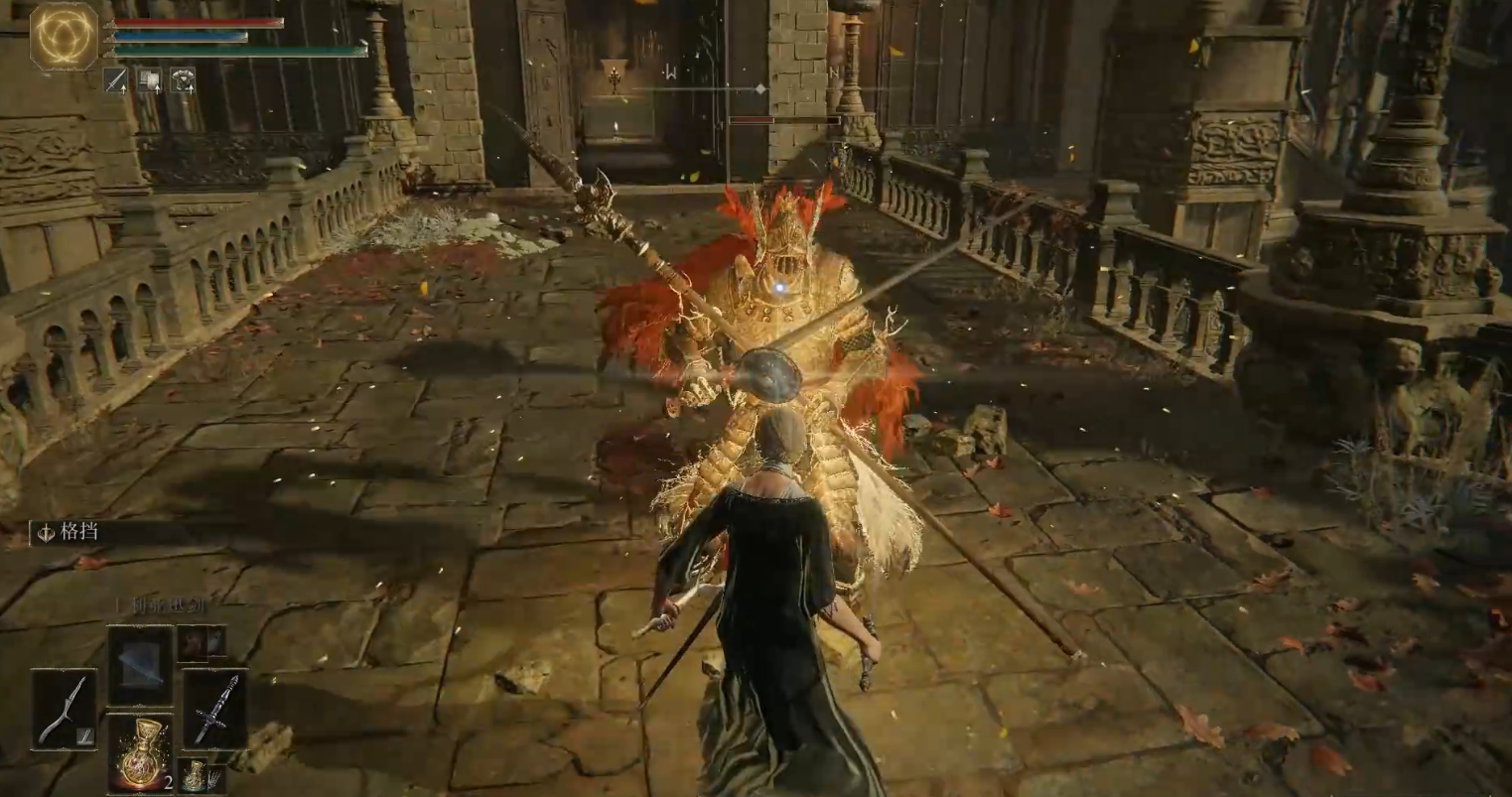Viewport: 1512px width, 797px height.
Task: Select the shield guard-up buff icon
Action: [149, 80]
